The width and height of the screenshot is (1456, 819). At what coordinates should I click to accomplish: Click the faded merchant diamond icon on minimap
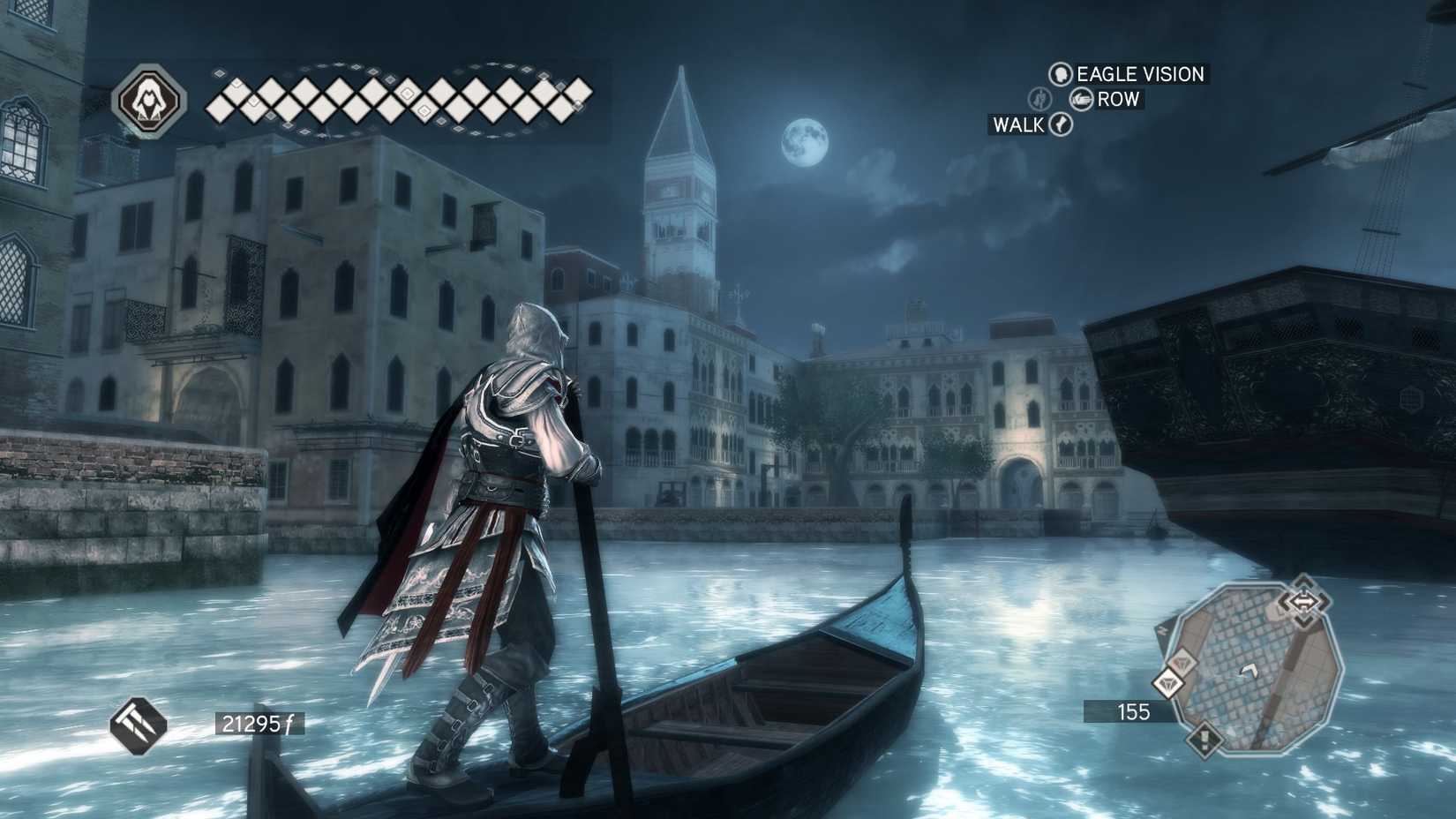tap(1183, 661)
